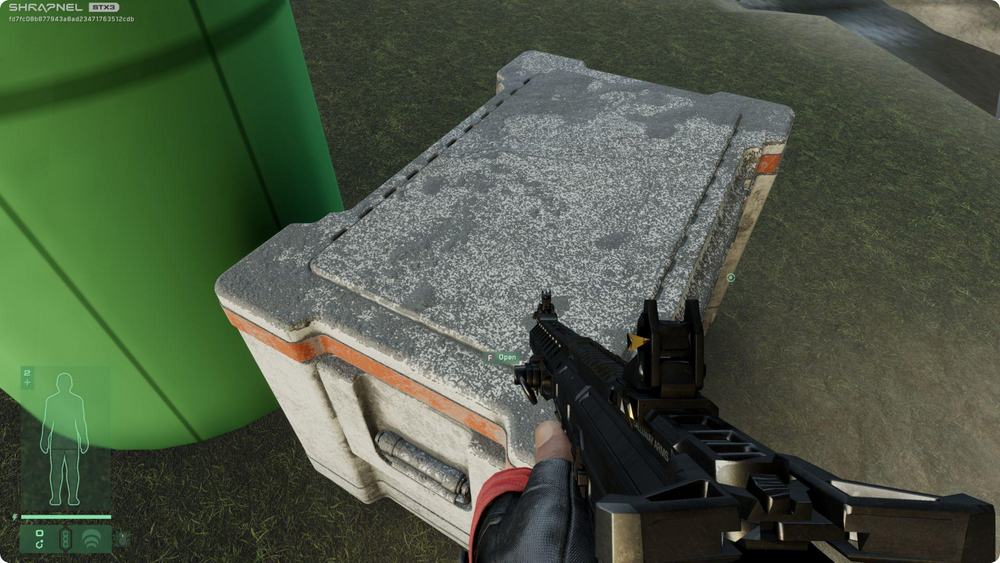Click the small circular interaction marker
The width and height of the screenshot is (1000, 563).
point(731,278)
